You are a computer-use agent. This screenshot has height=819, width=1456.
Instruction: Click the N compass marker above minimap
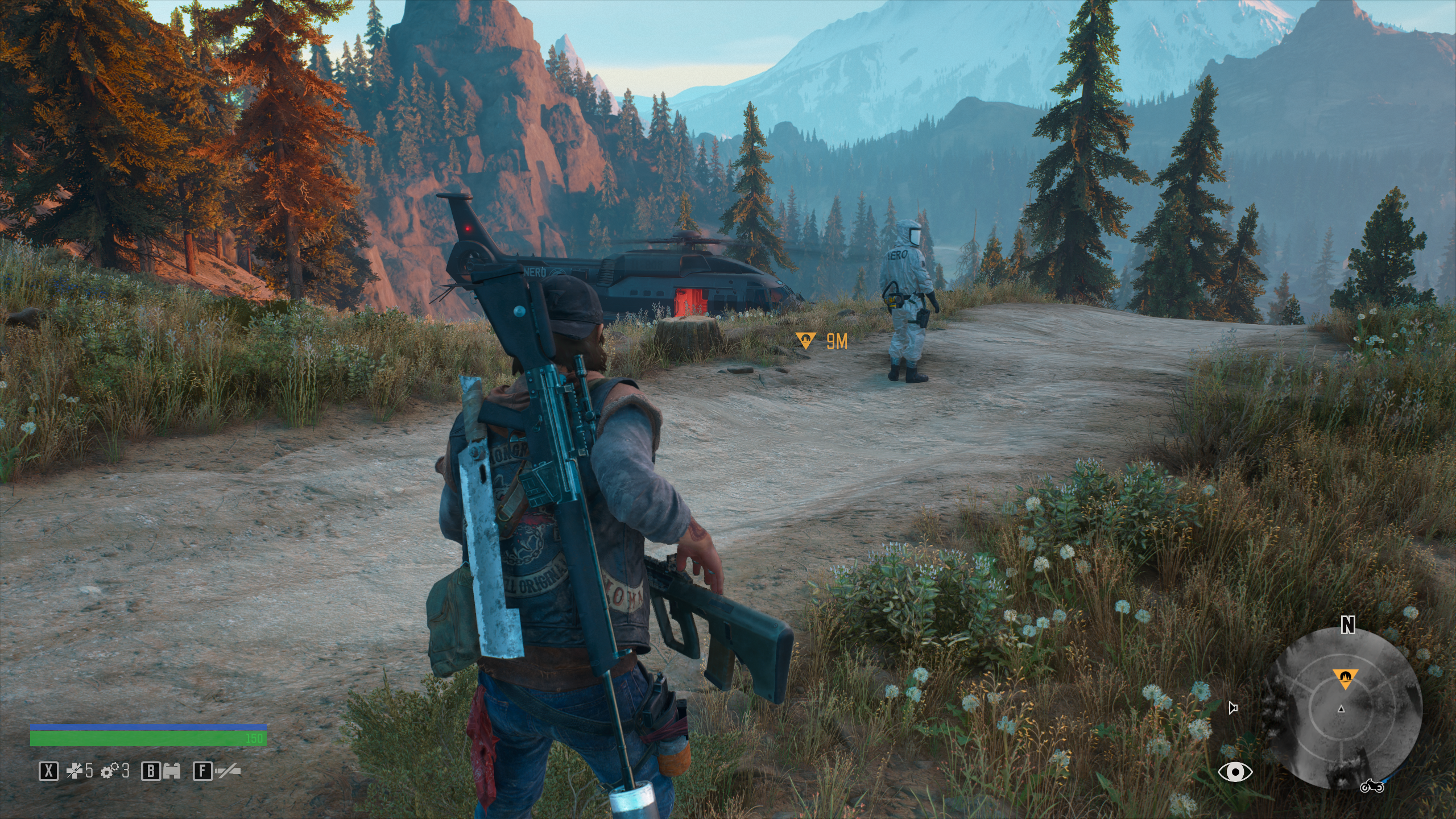tap(1347, 626)
